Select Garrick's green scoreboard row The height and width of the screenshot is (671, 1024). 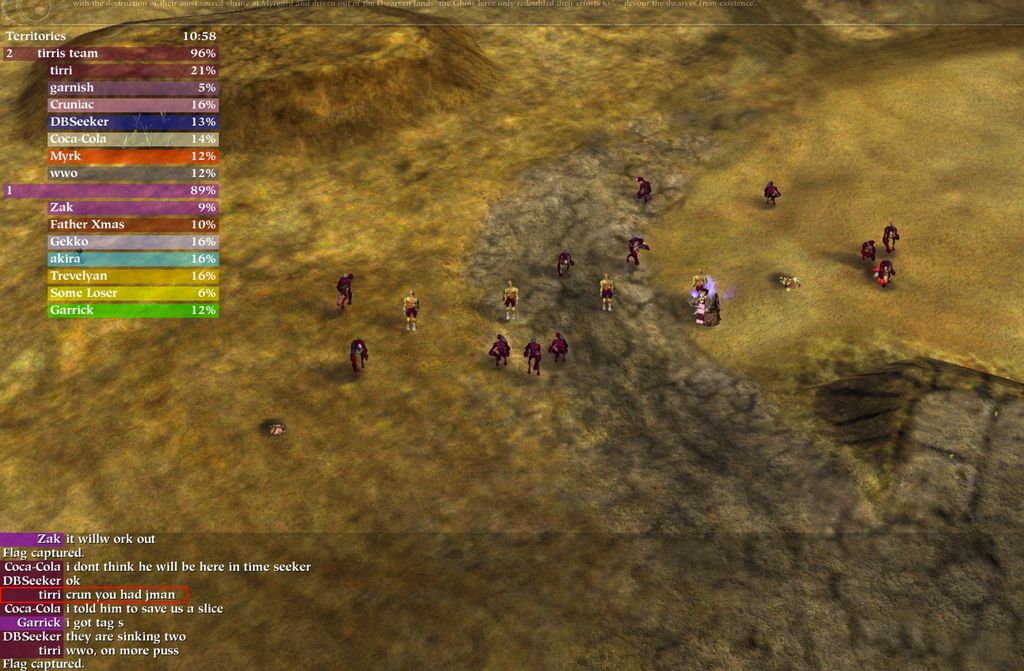click(132, 310)
